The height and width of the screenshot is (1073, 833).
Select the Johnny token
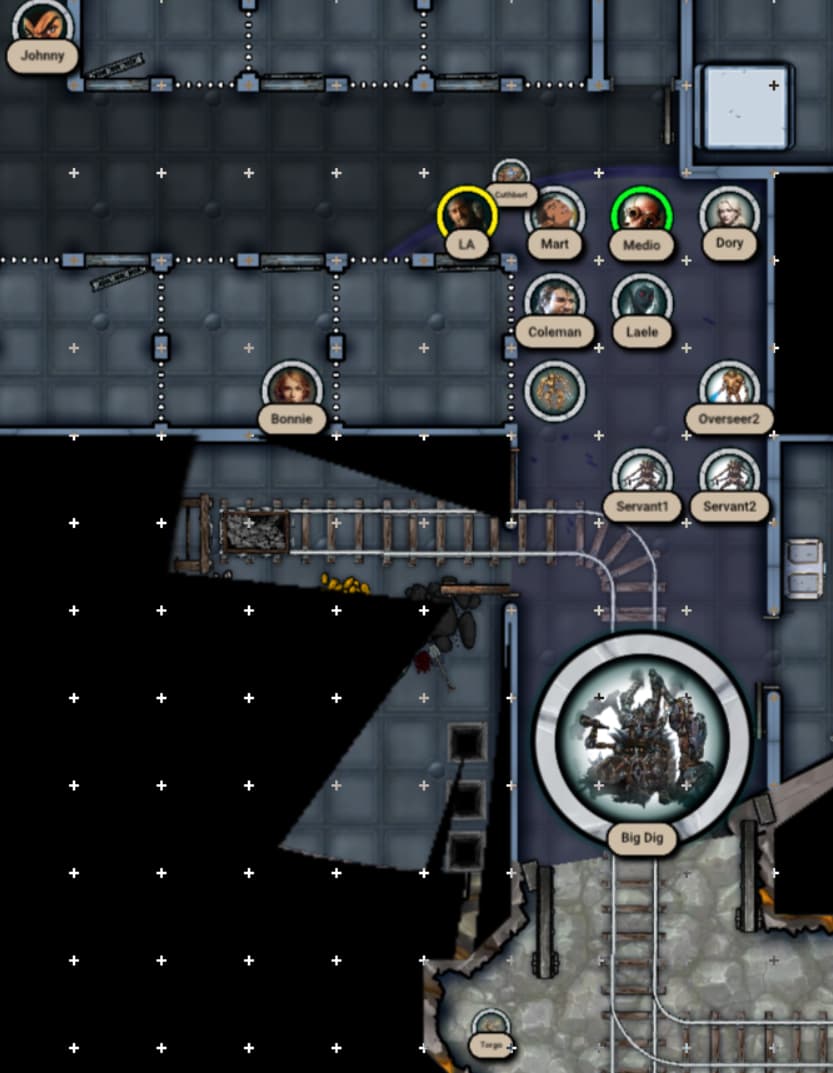[x=42, y=22]
